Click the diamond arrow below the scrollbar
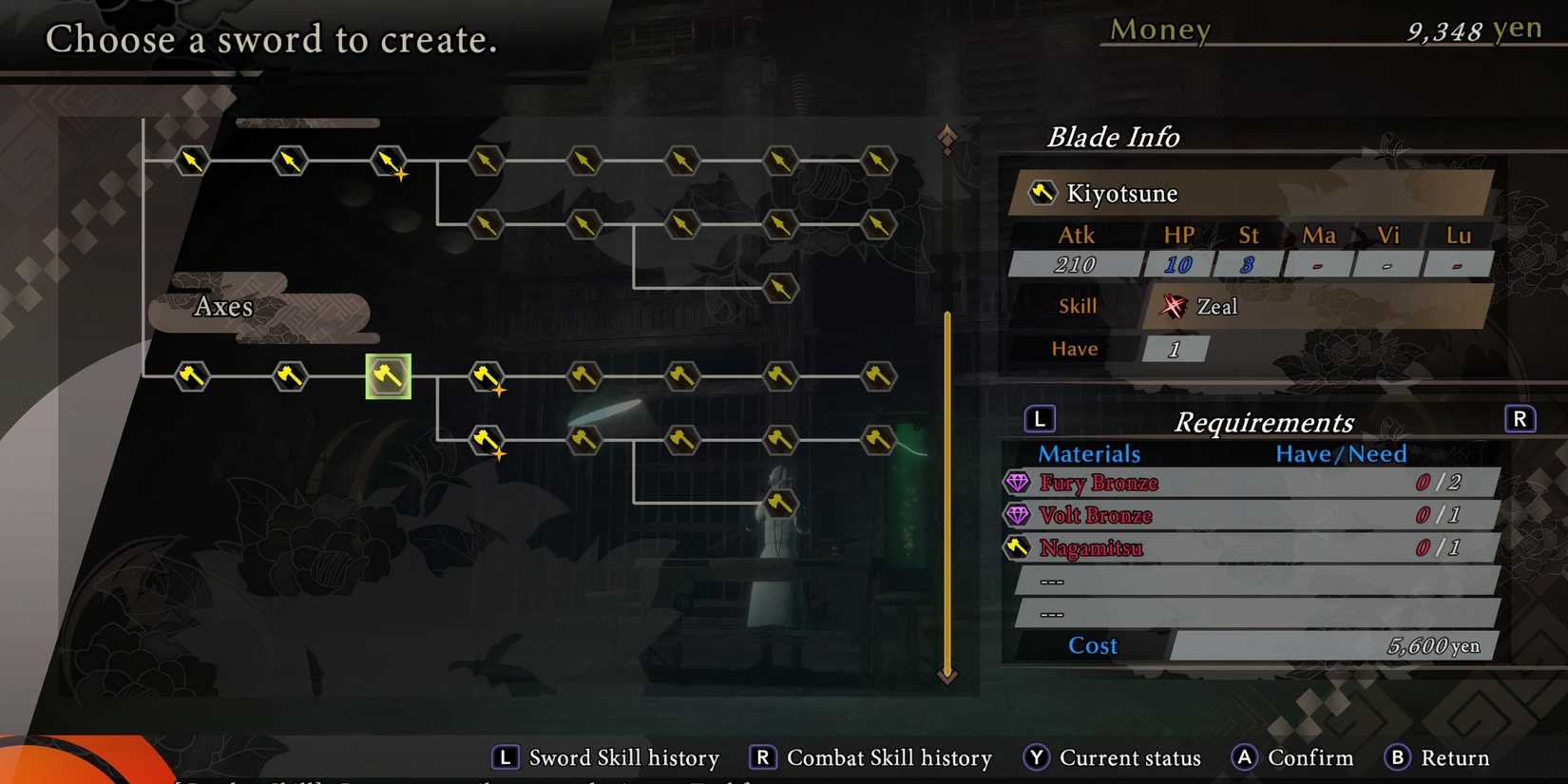Viewport: 1568px width, 784px height. [946, 677]
